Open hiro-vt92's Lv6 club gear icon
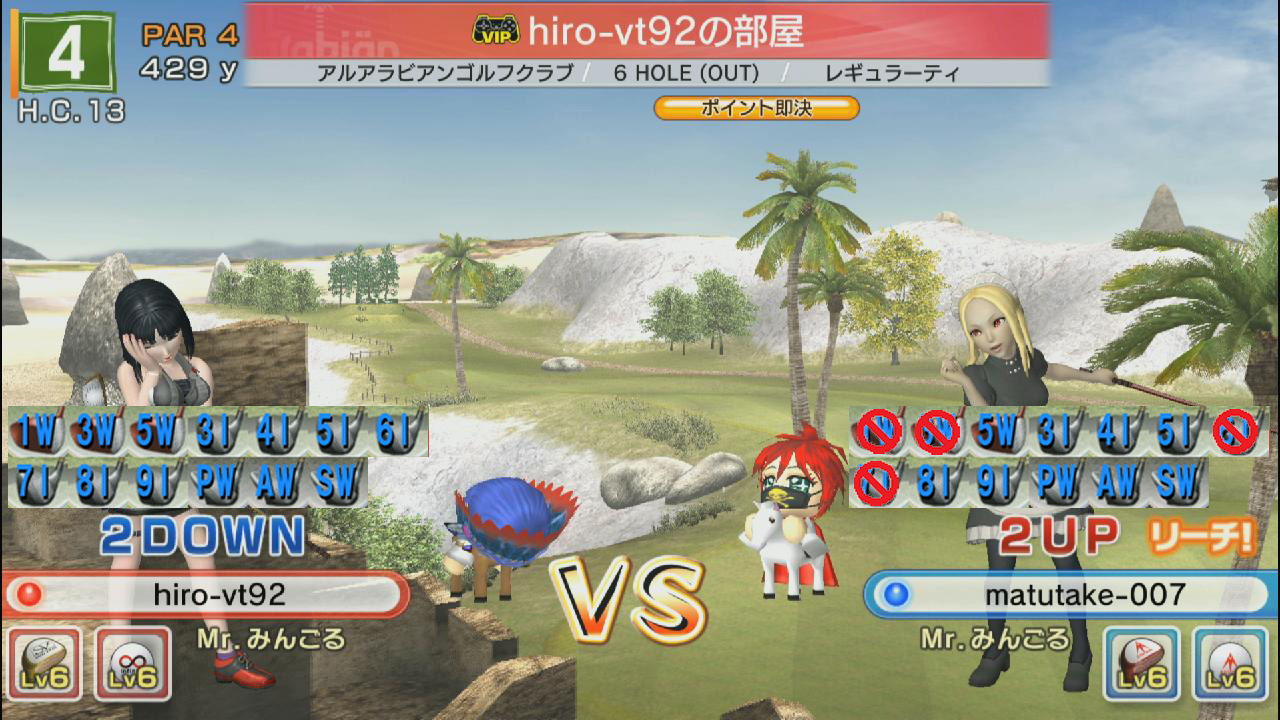Image resolution: width=1280 pixels, height=720 pixels. pyautogui.click(x=44, y=663)
